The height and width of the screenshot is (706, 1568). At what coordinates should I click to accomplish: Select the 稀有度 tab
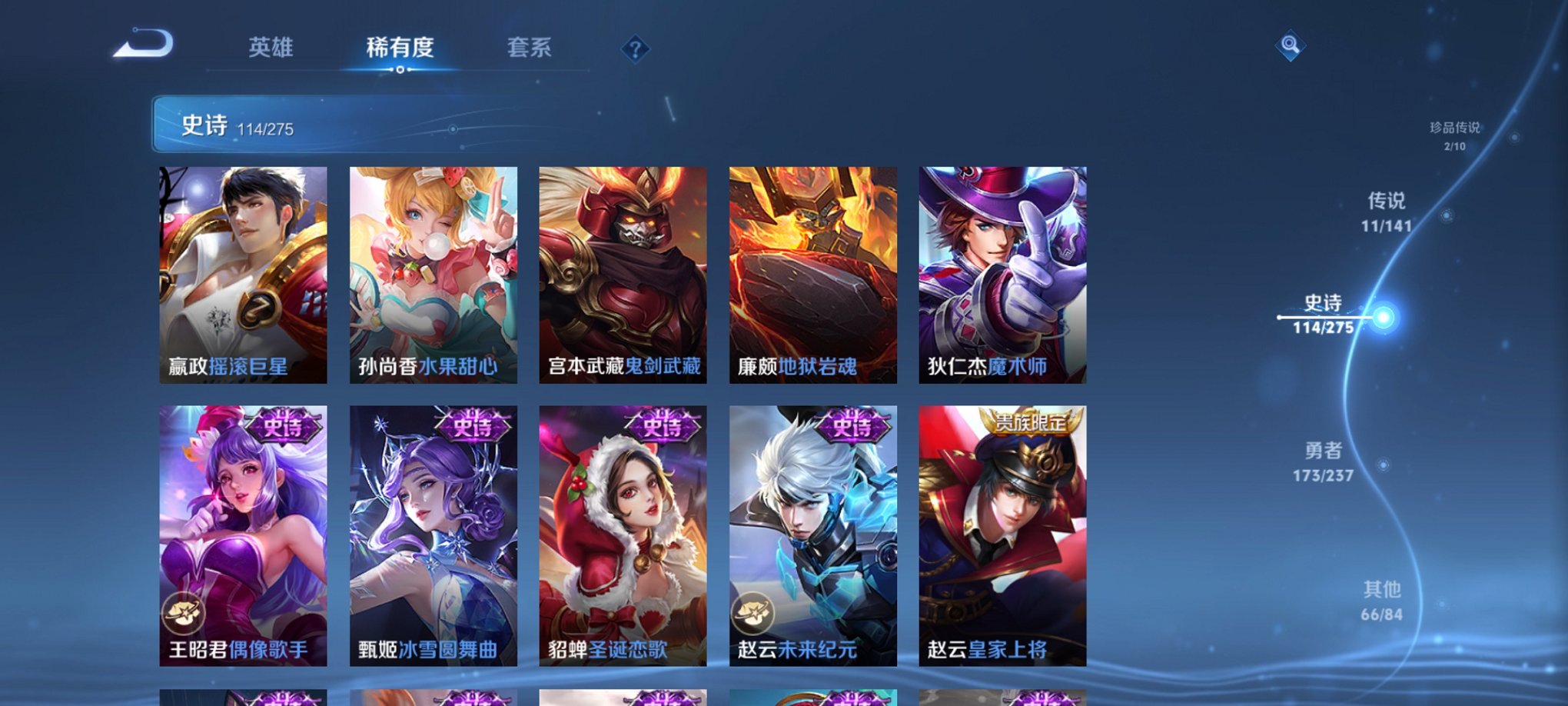point(400,48)
